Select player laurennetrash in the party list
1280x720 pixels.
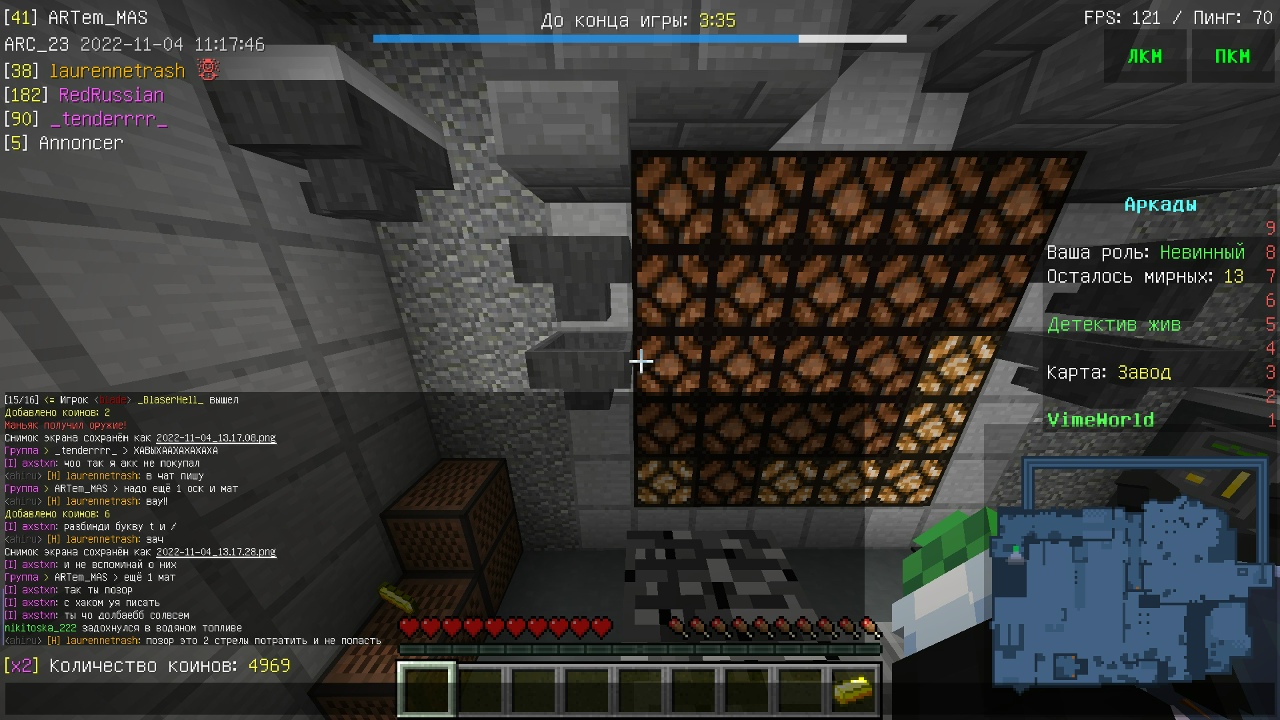(x=118, y=71)
